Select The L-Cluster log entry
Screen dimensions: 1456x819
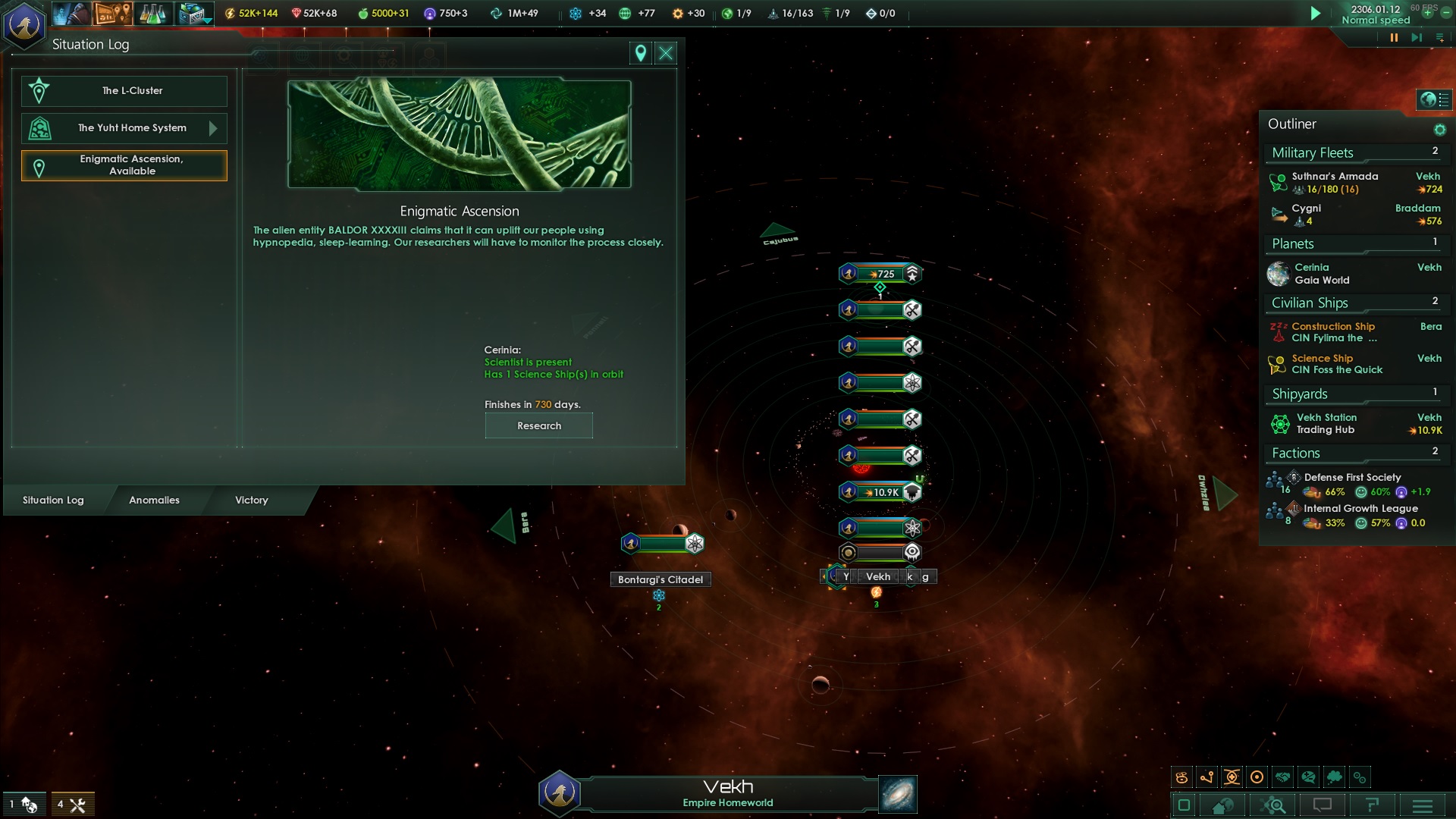coord(124,91)
